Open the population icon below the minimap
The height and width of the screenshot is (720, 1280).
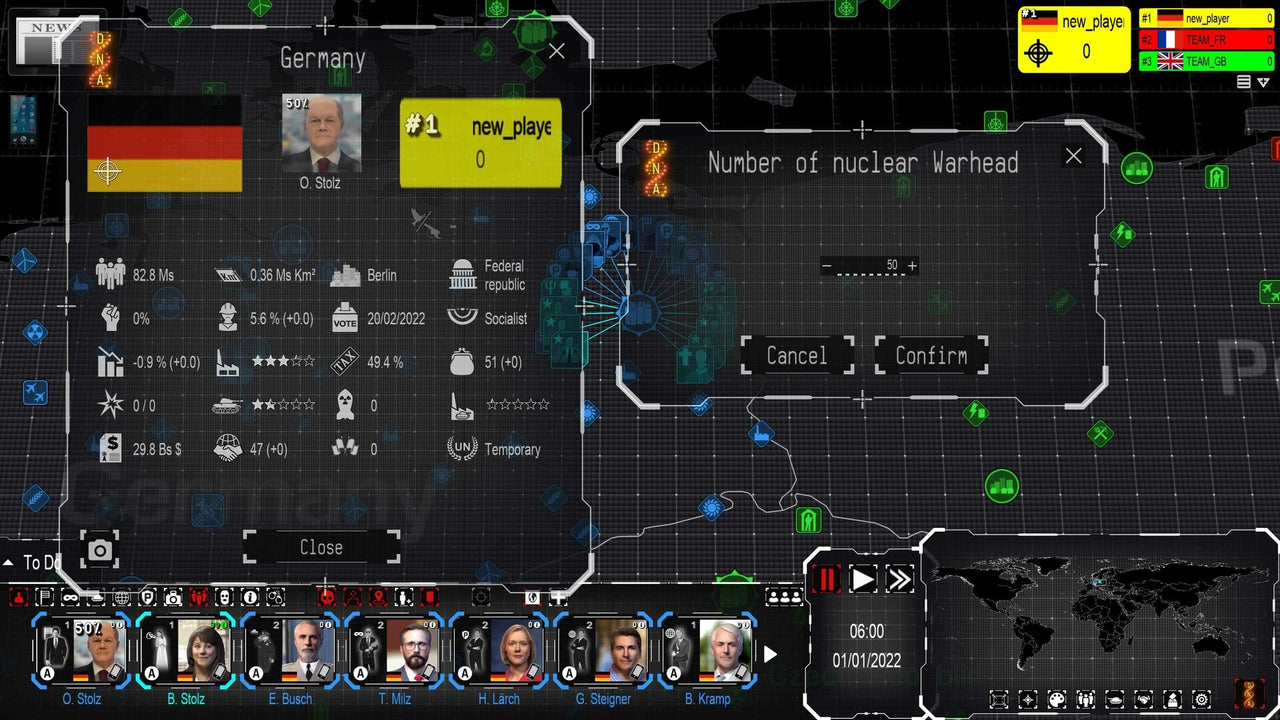click(x=1084, y=699)
